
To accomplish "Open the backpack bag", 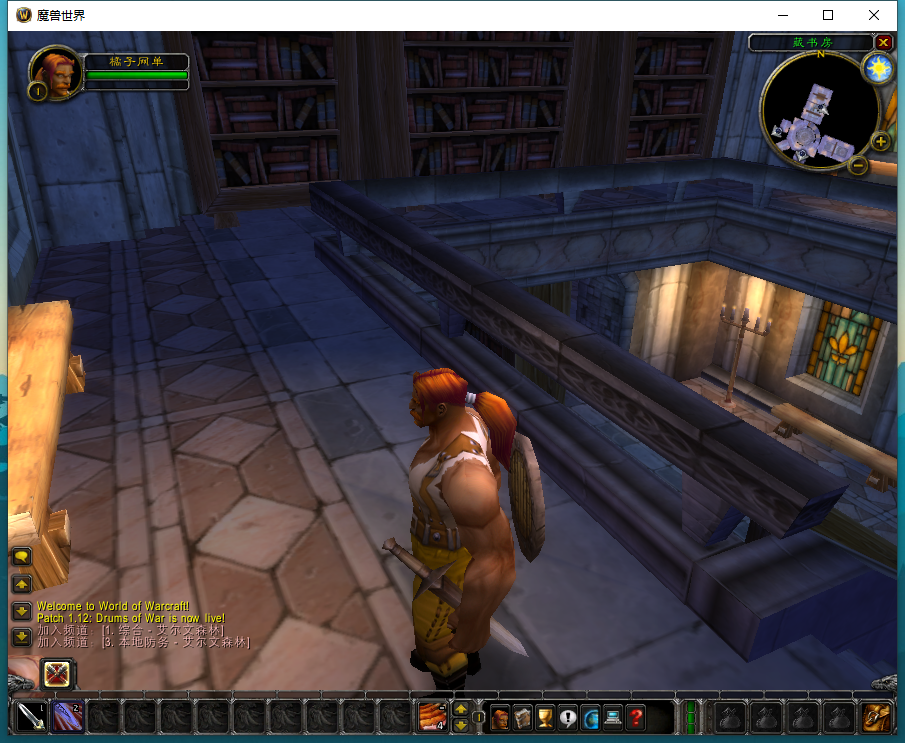I will 877,717.
